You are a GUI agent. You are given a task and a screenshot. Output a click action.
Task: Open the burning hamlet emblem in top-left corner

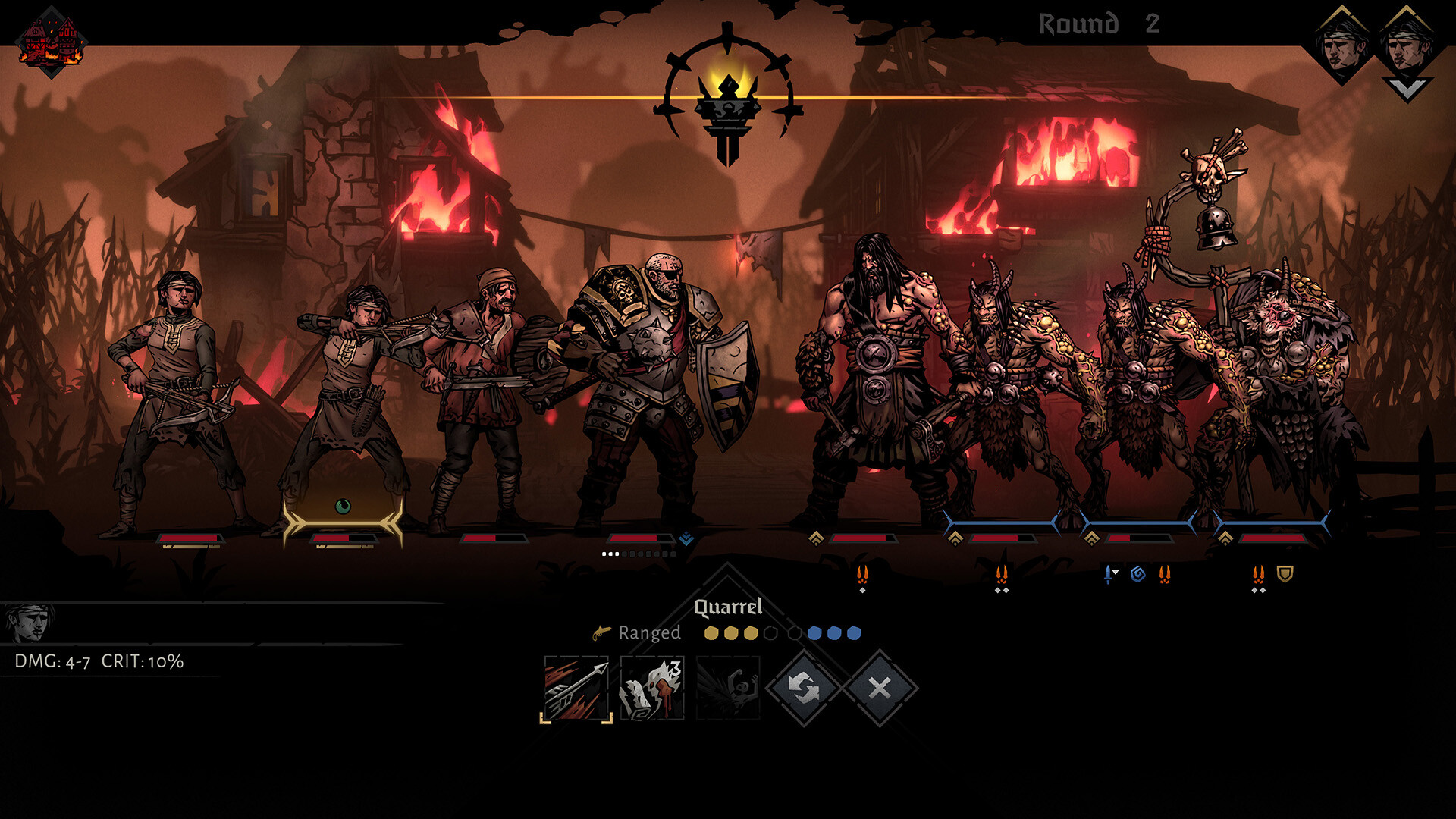pyautogui.click(x=52, y=39)
